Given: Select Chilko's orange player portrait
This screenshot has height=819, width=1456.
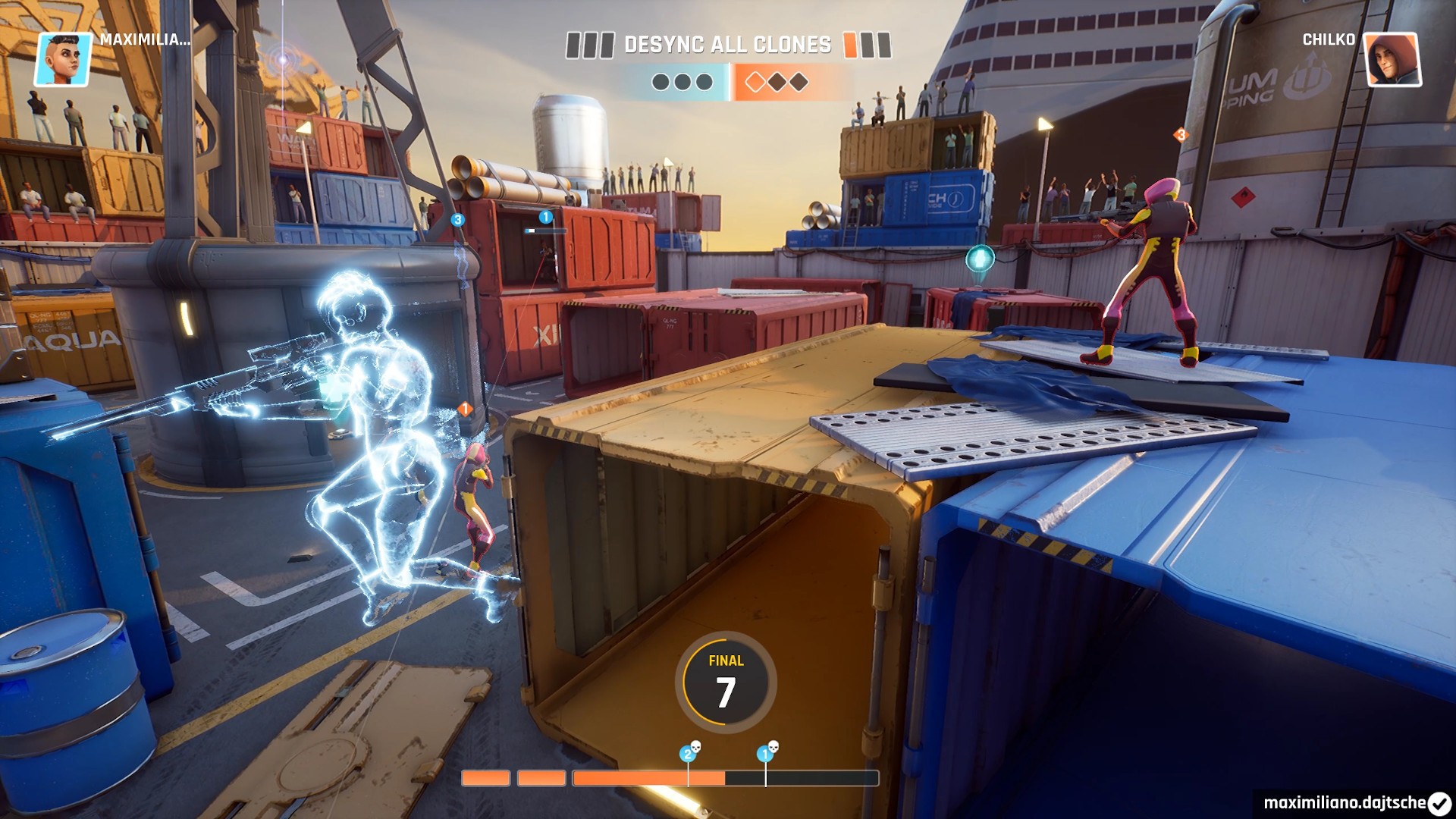Looking at the screenshot, I should pos(1392,59).
